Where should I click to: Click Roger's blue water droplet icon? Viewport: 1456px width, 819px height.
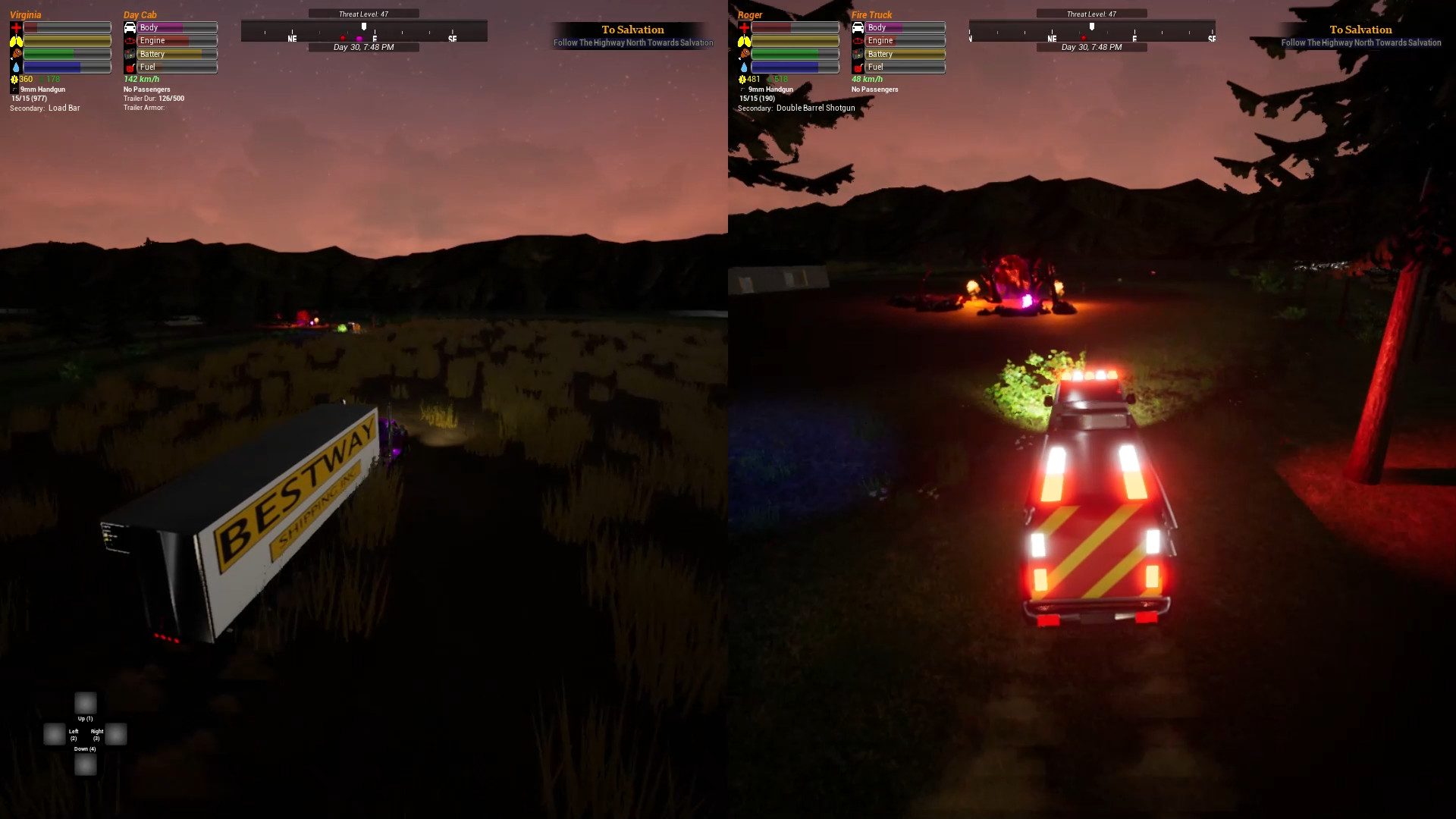tap(744, 68)
